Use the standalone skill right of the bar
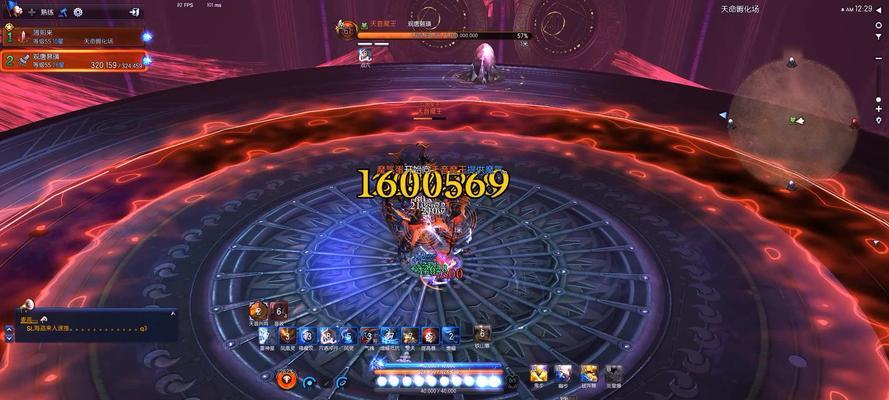Viewport: 889px width, 400px height. pos(481,335)
